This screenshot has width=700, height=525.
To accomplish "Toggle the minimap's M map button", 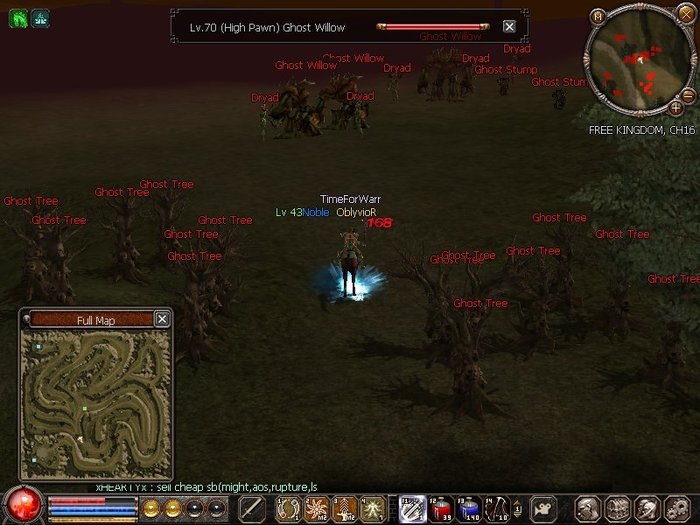I will (598, 16).
